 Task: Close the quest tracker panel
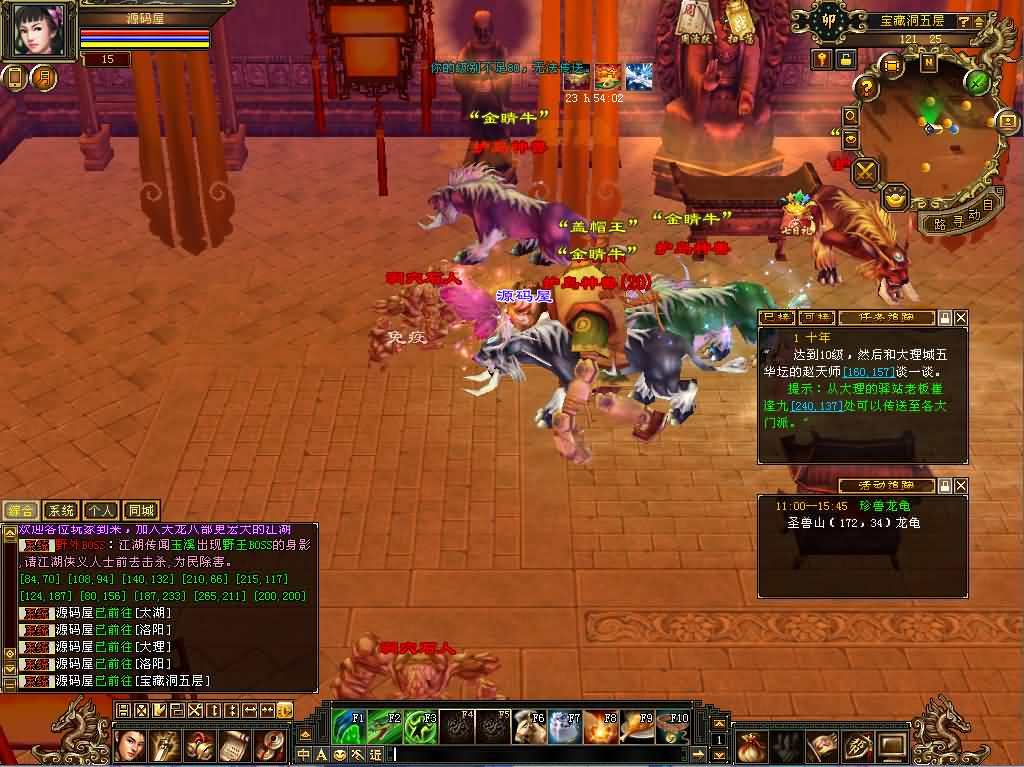(961, 318)
